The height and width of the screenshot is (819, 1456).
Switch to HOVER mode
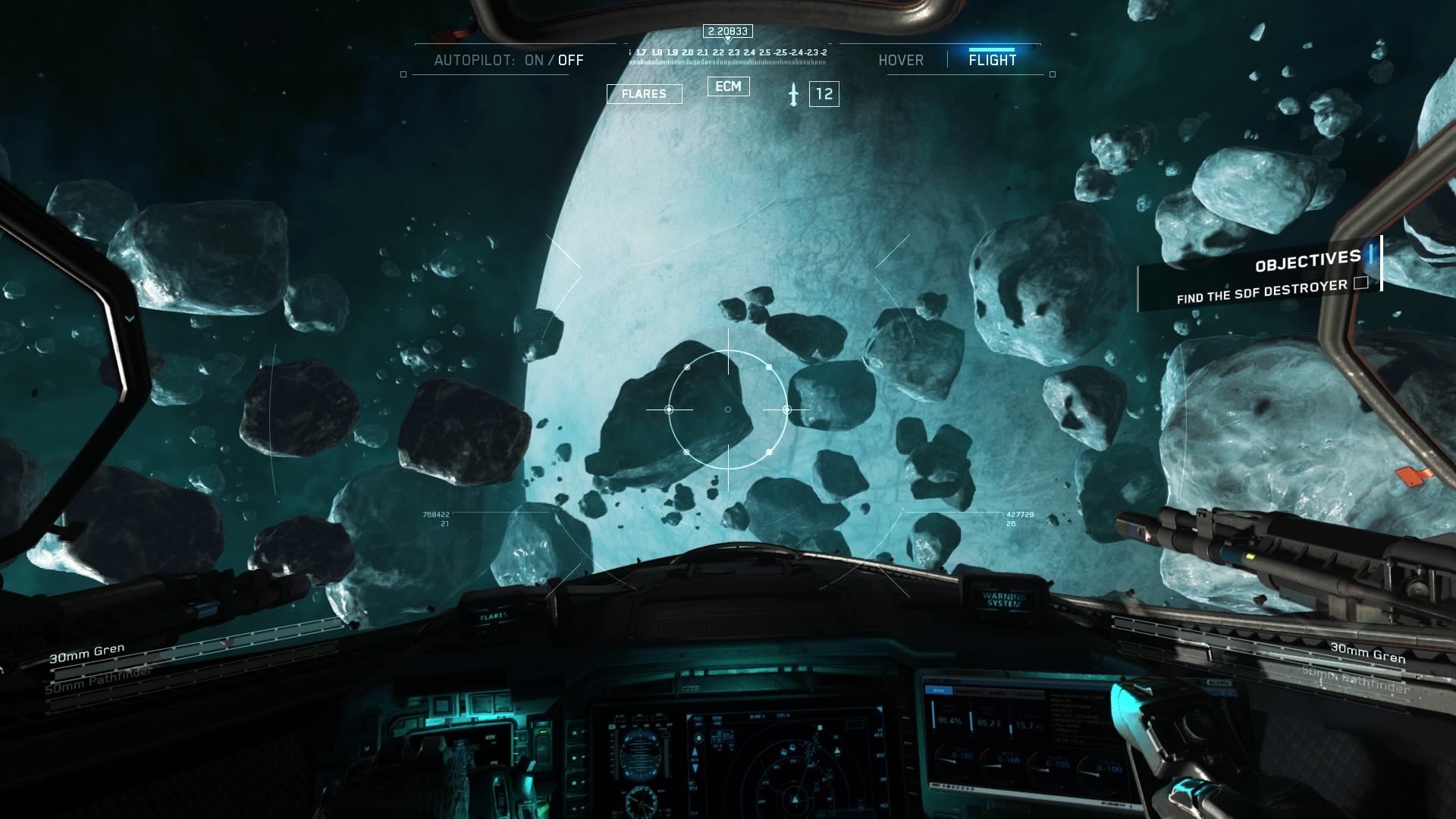901,60
